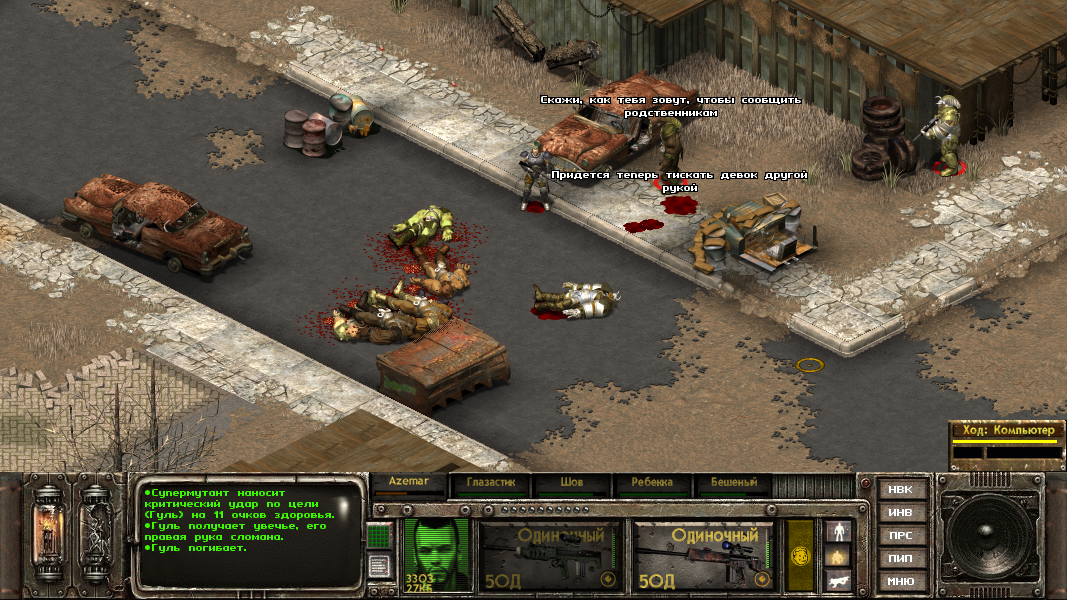
Task: Click the message log list button
Action: tap(378, 566)
